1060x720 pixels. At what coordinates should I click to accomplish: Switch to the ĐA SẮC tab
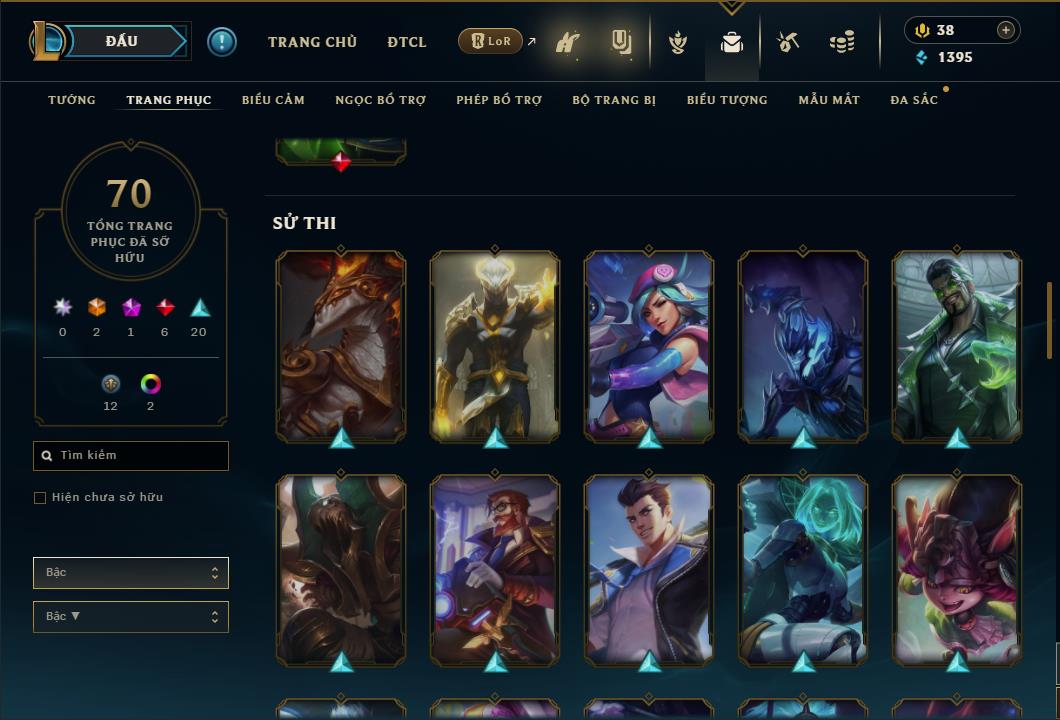click(x=914, y=100)
